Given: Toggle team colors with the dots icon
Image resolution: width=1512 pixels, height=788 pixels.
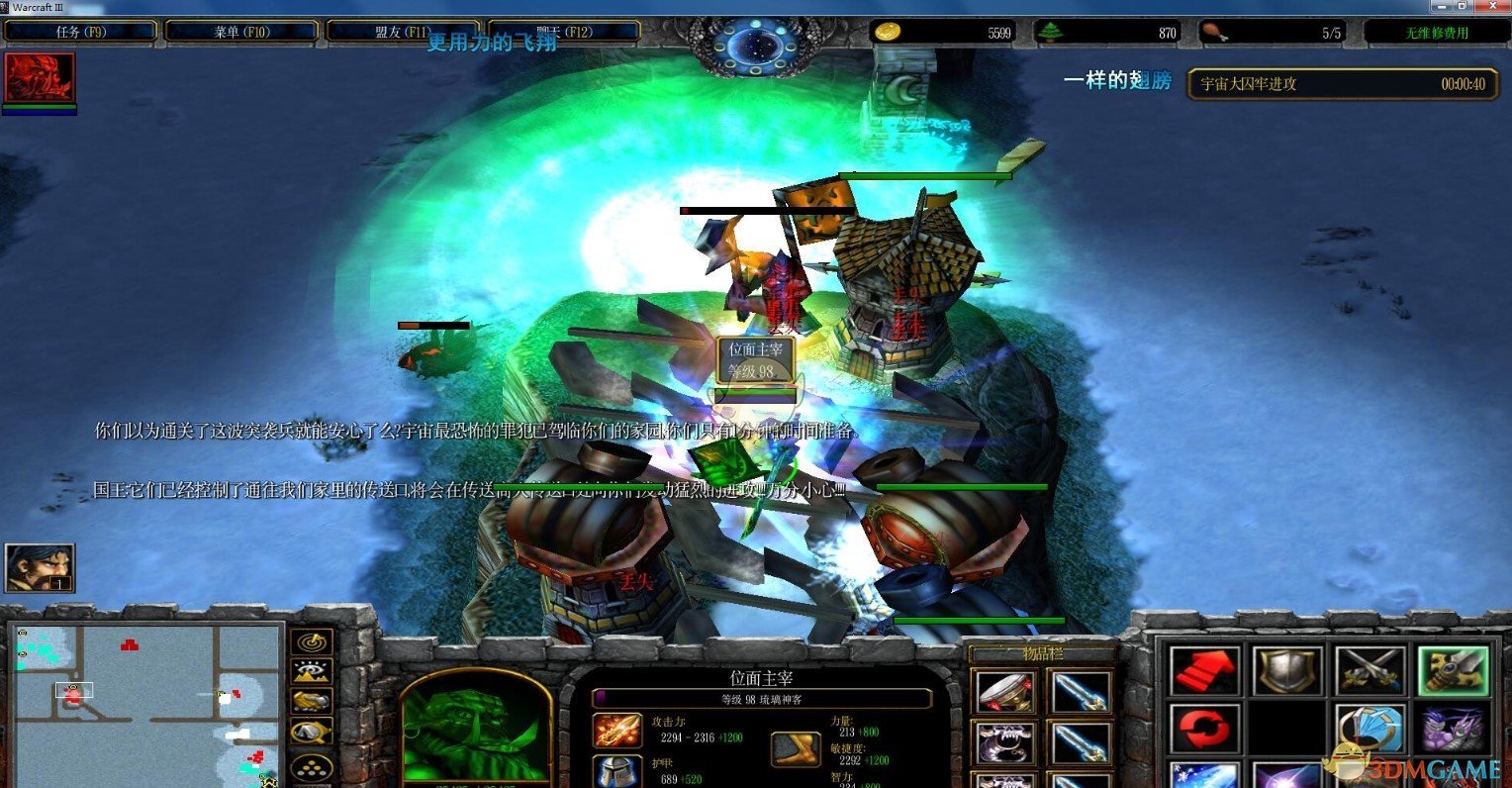Looking at the screenshot, I should pos(312,765).
